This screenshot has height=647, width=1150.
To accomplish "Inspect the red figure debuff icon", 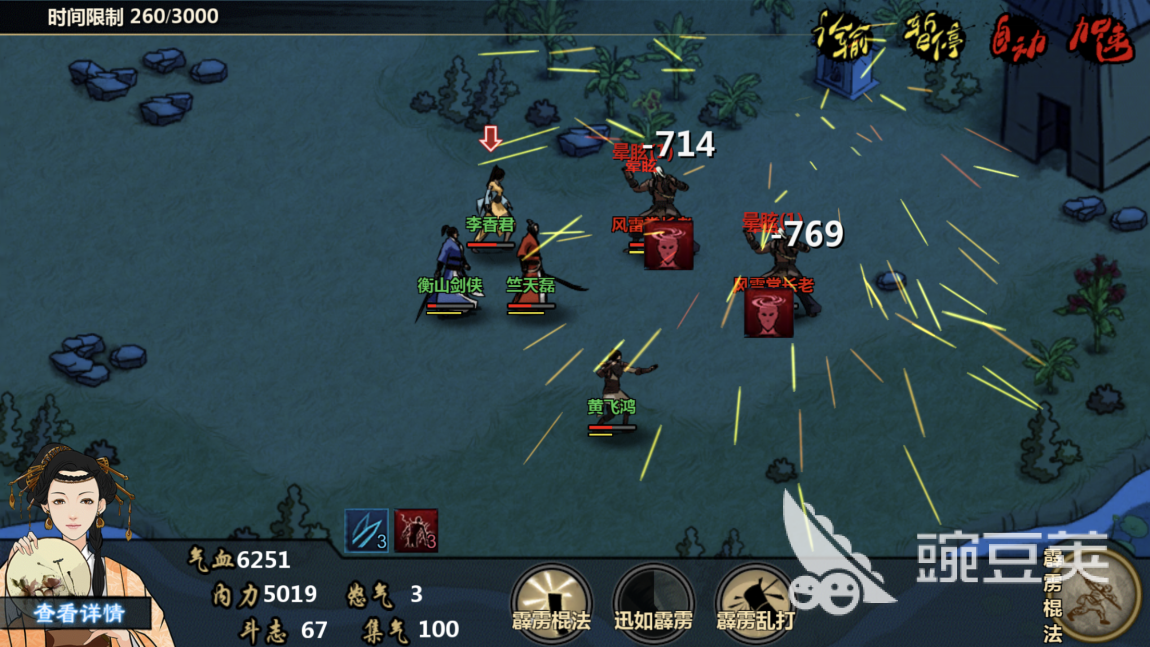I will pyautogui.click(x=416, y=530).
